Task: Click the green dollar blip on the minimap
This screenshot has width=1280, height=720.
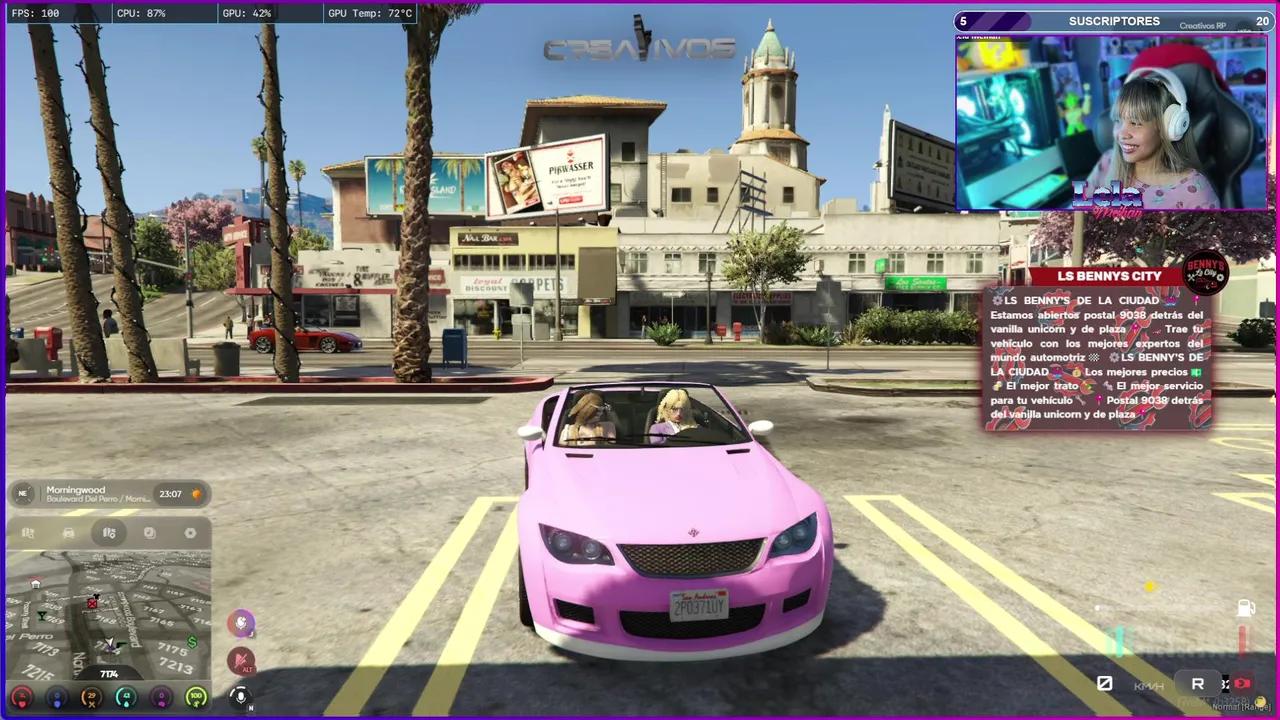Action: (191, 642)
